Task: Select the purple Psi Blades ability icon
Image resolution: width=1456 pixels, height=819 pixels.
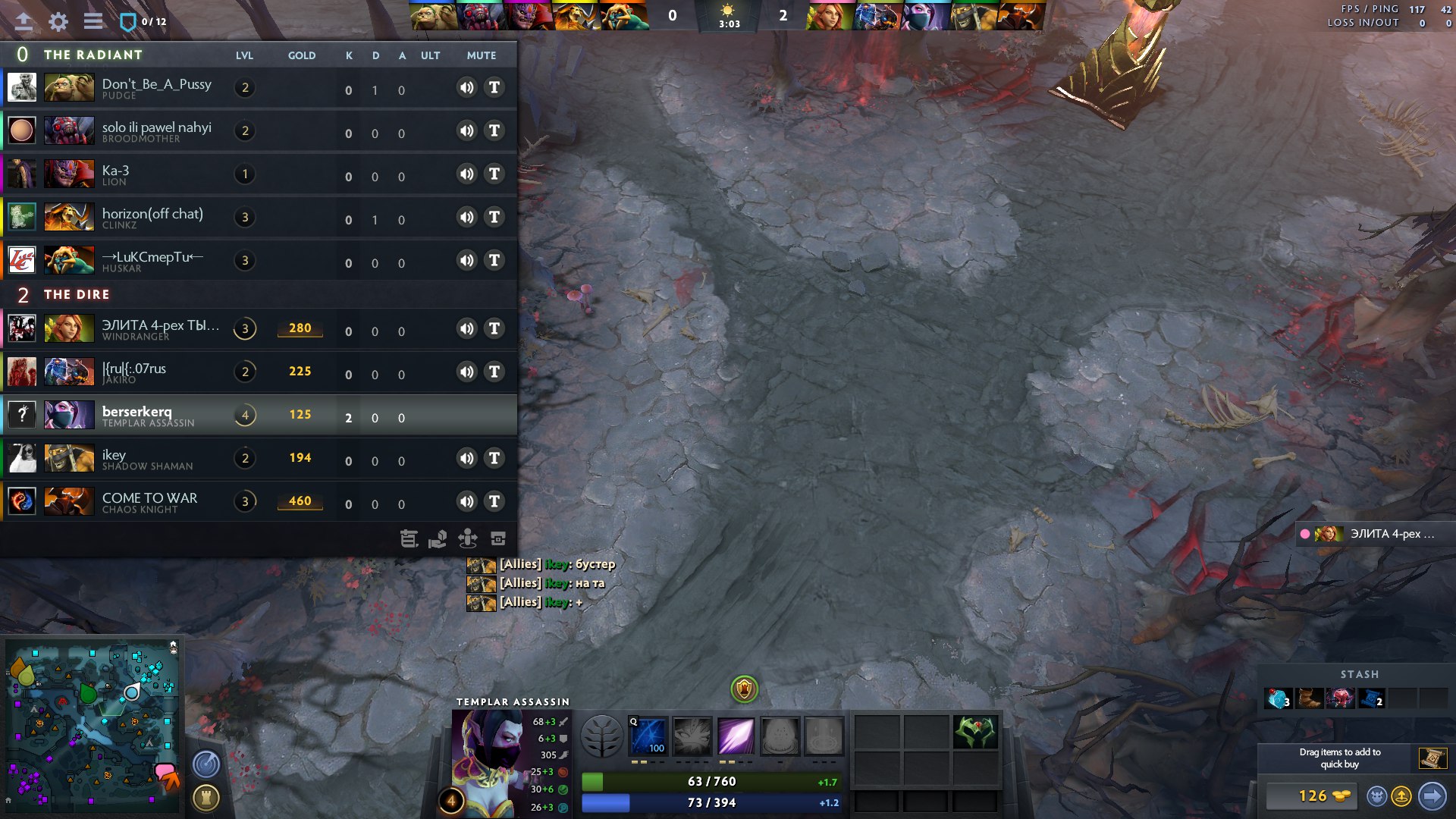Action: tap(736, 736)
